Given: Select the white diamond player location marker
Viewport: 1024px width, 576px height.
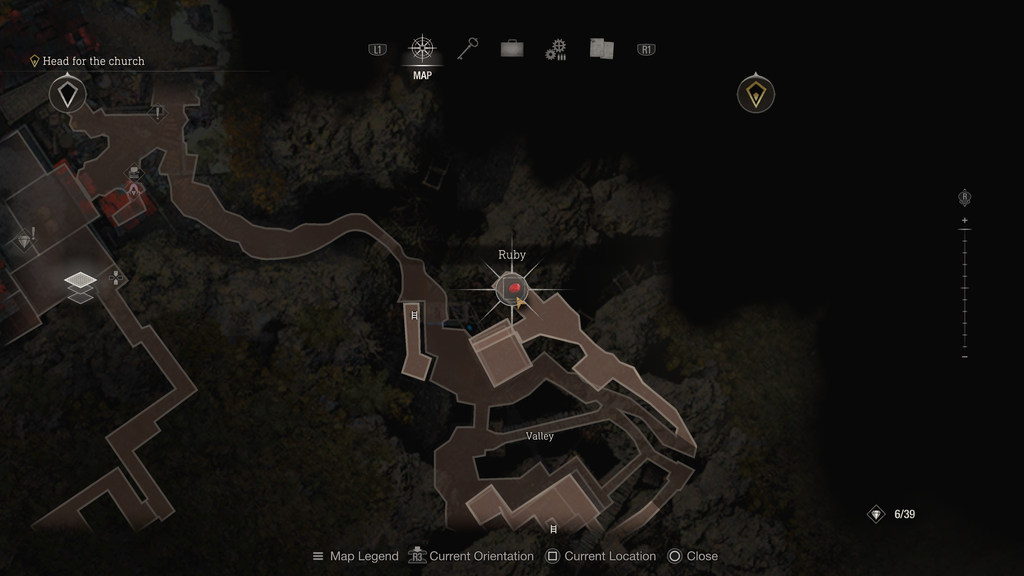Looking at the screenshot, I should [67, 95].
